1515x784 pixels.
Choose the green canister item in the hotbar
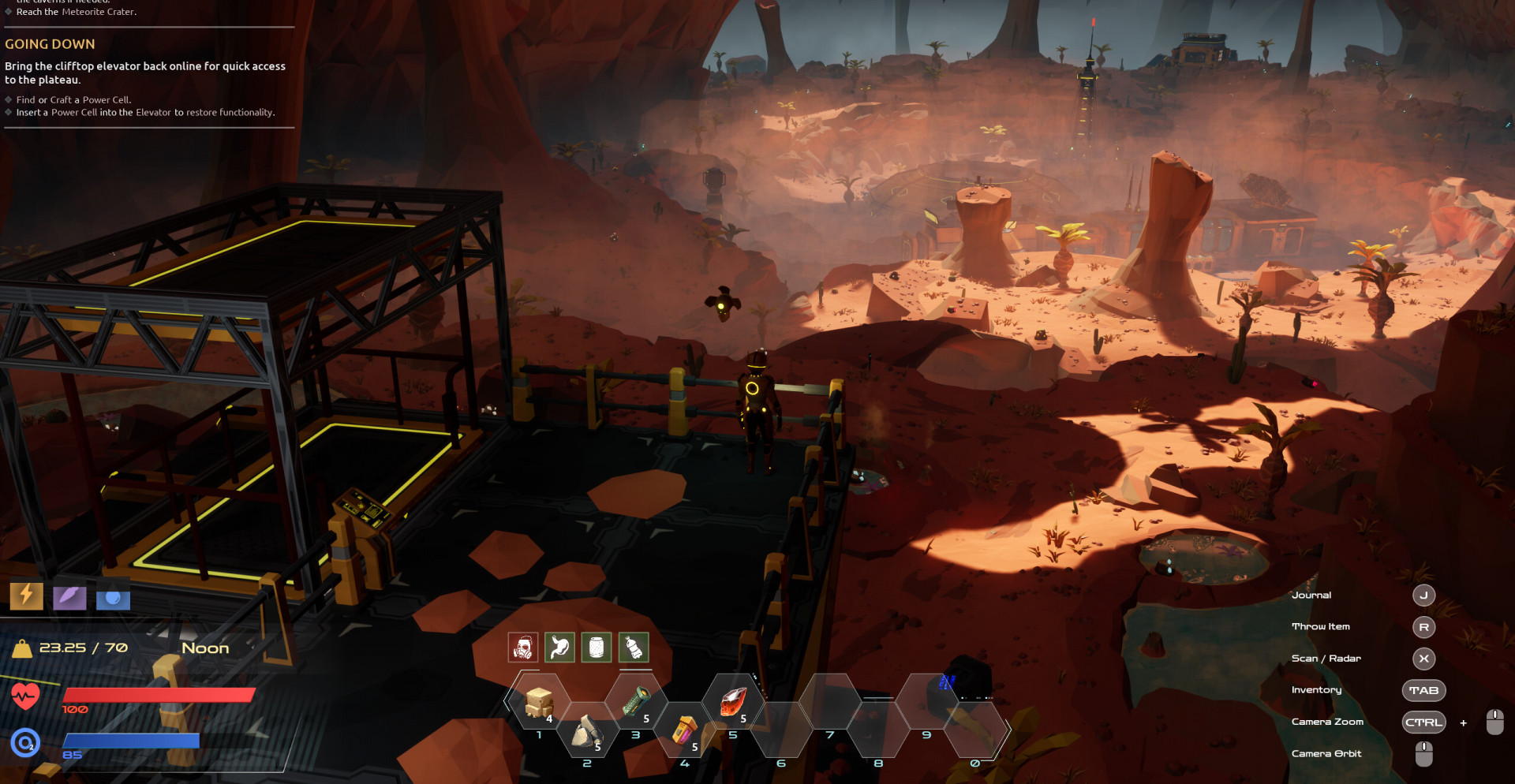tap(636, 701)
